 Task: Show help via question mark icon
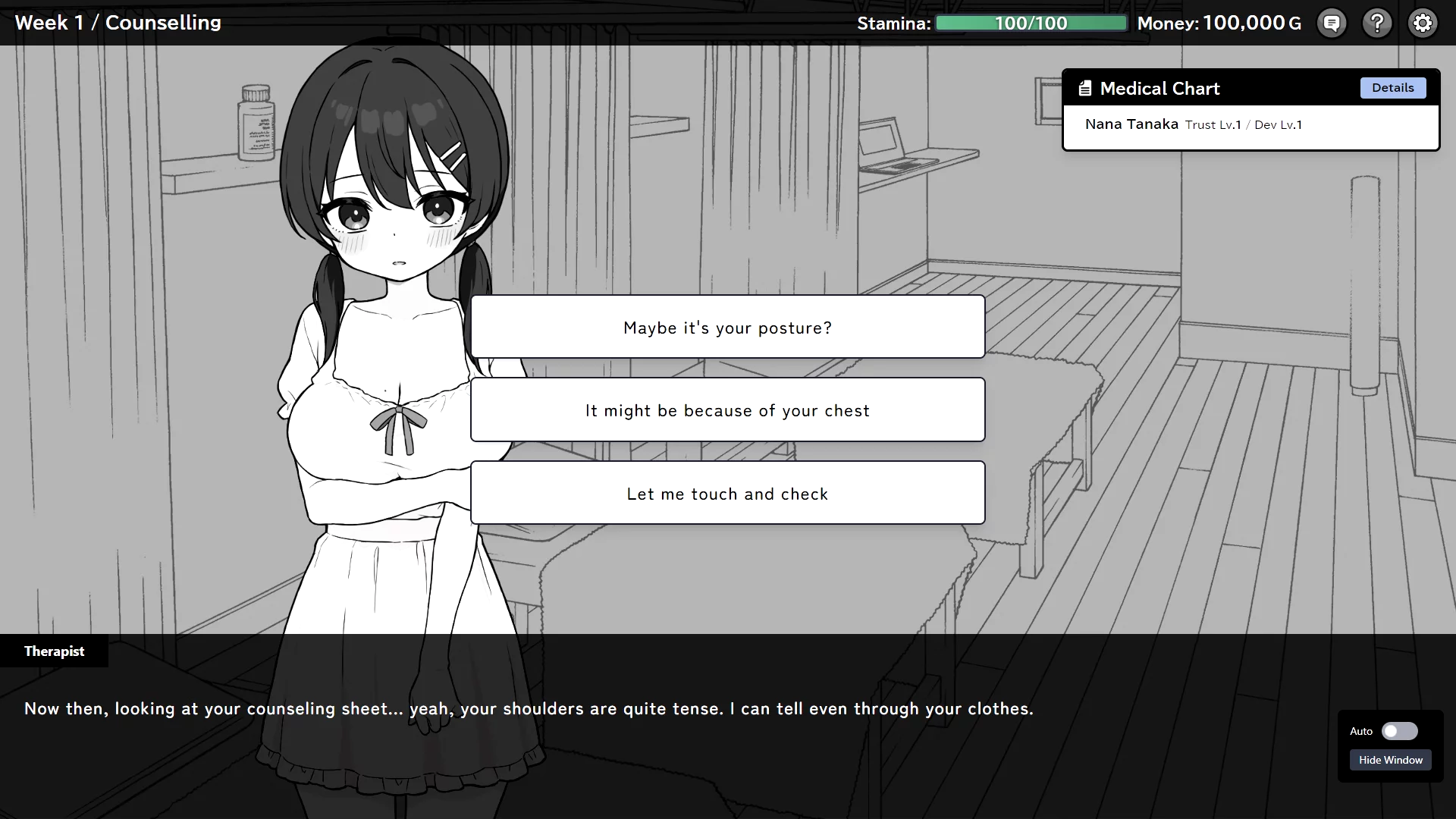coord(1377,24)
